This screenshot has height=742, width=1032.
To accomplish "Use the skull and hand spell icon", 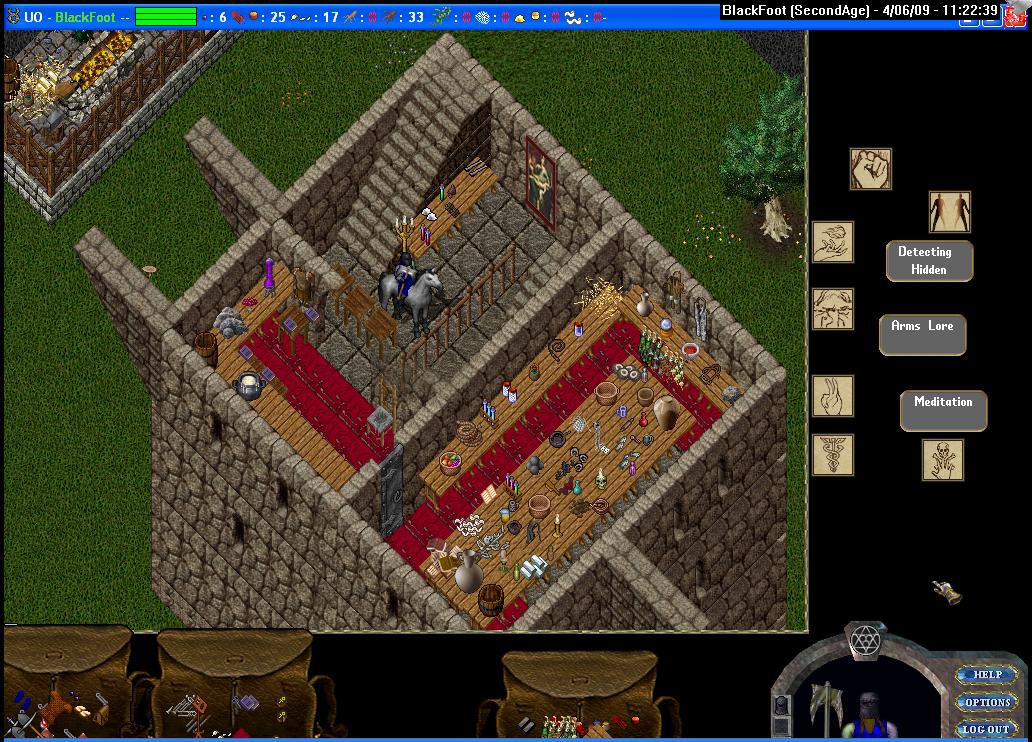I will coord(943,460).
